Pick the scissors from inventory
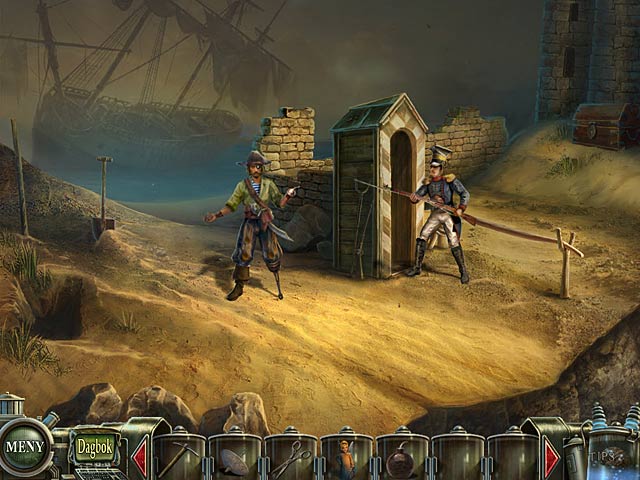Viewport: 640px width, 480px height. click(291, 461)
